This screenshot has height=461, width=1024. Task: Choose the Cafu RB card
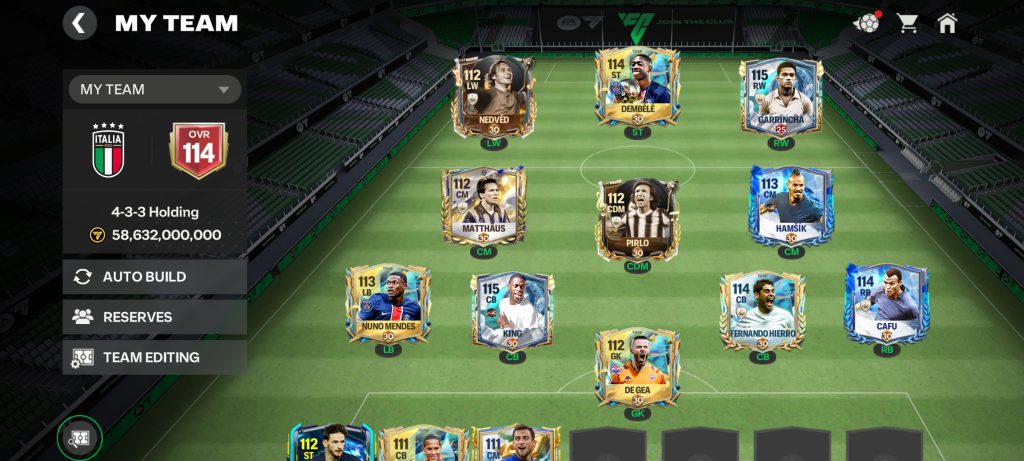(x=886, y=303)
